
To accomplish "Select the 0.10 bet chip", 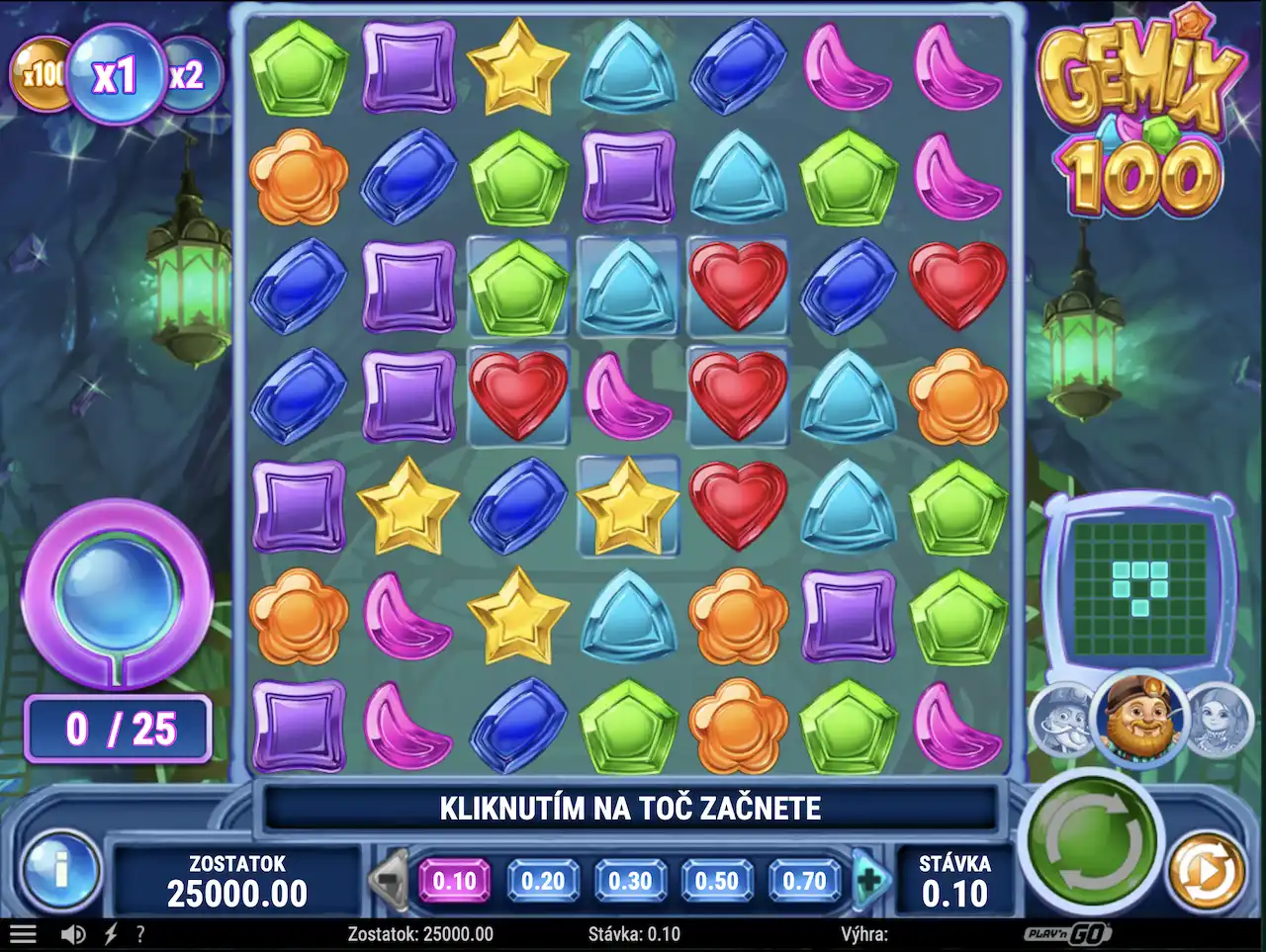I will pyautogui.click(x=455, y=880).
